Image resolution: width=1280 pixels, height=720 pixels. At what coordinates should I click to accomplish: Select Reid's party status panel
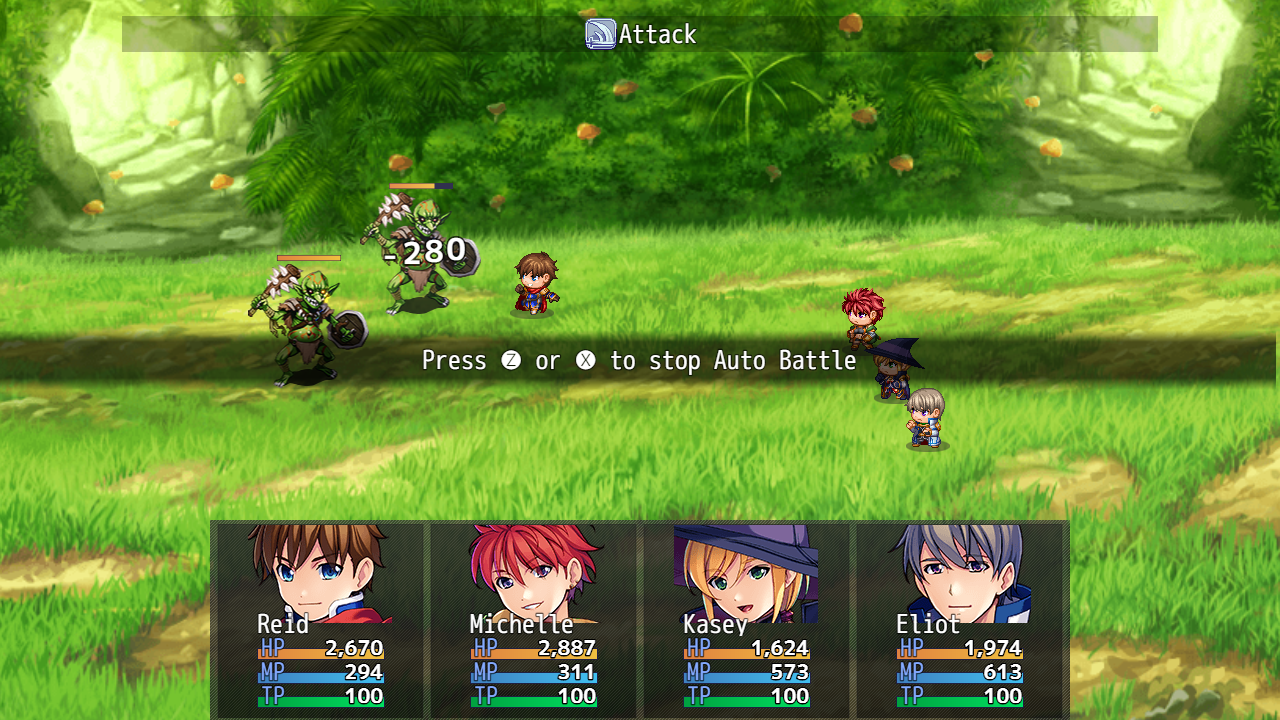point(320,620)
